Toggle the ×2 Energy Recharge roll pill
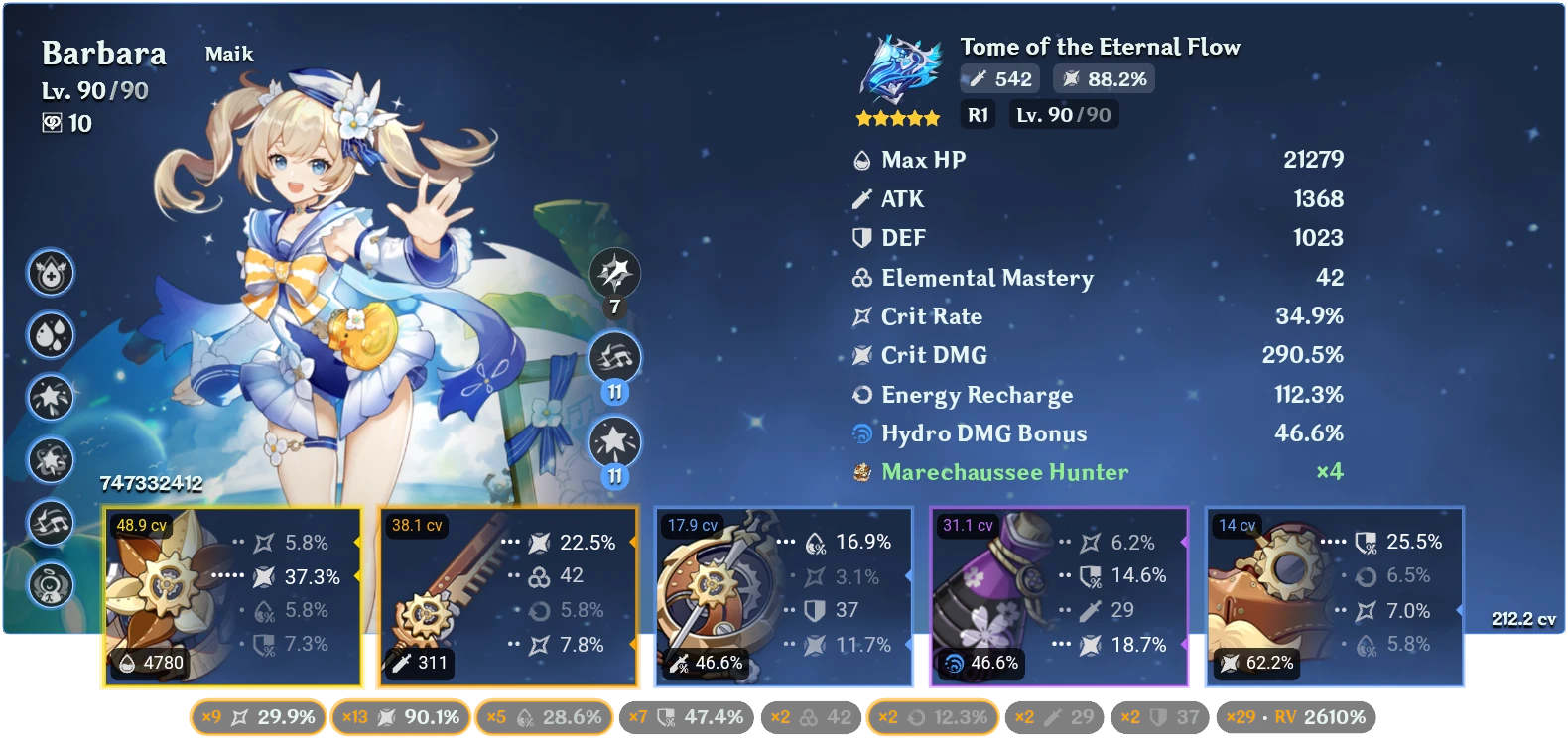 (x=934, y=716)
